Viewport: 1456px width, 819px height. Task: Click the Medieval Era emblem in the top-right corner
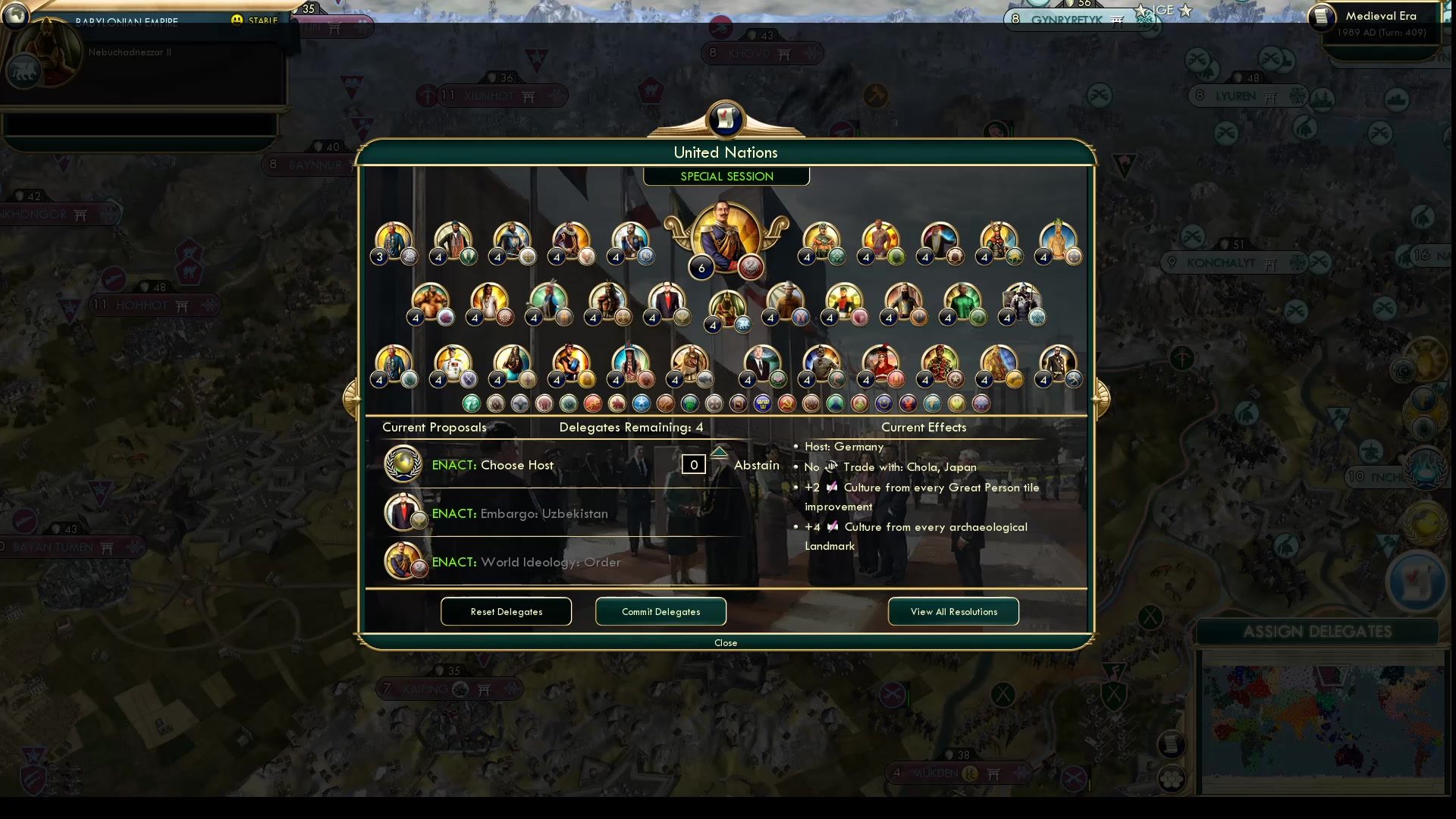tap(1321, 17)
